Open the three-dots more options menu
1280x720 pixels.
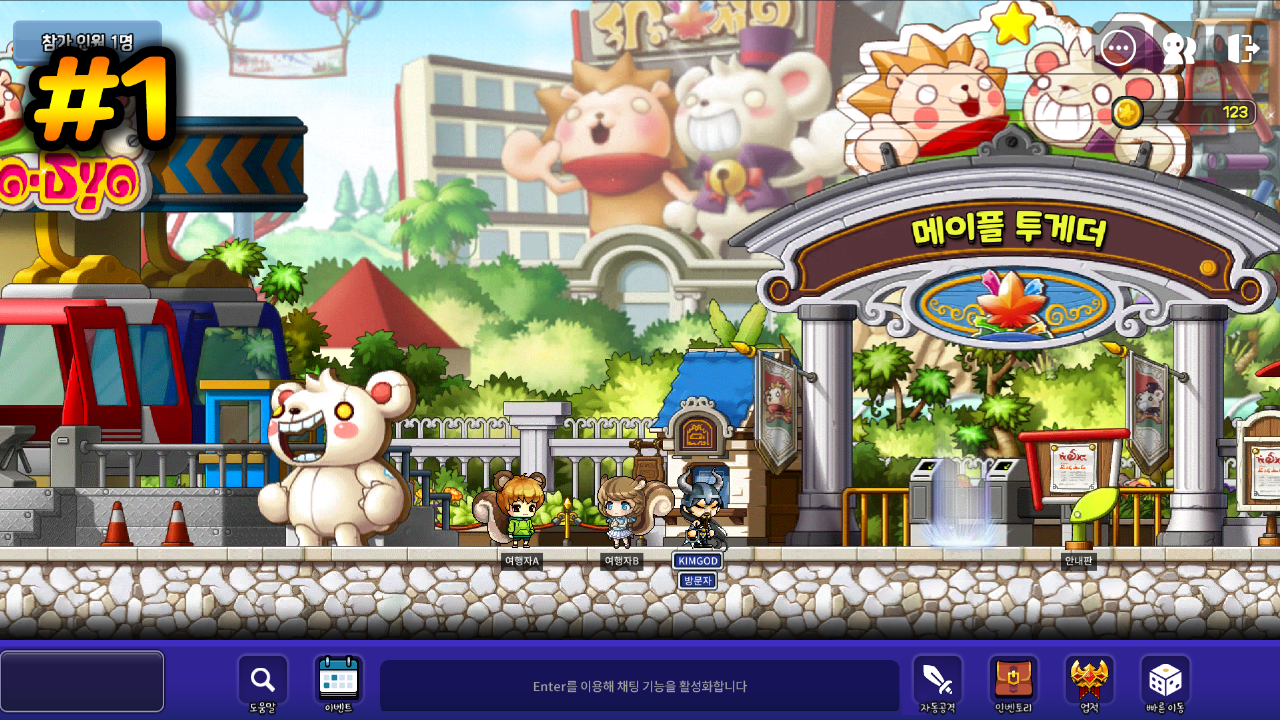tap(1118, 47)
